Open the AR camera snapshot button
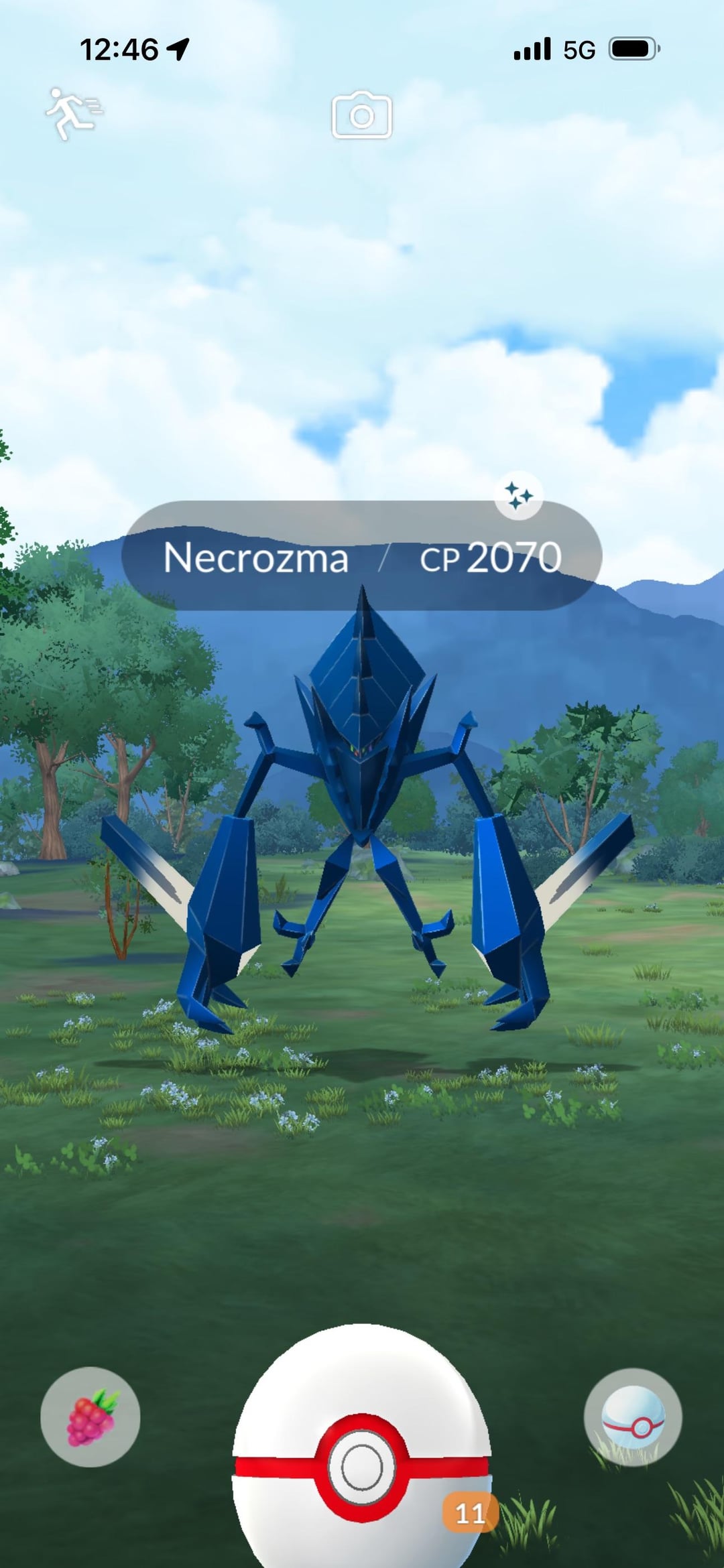Viewport: 724px width, 1568px height. [x=362, y=115]
